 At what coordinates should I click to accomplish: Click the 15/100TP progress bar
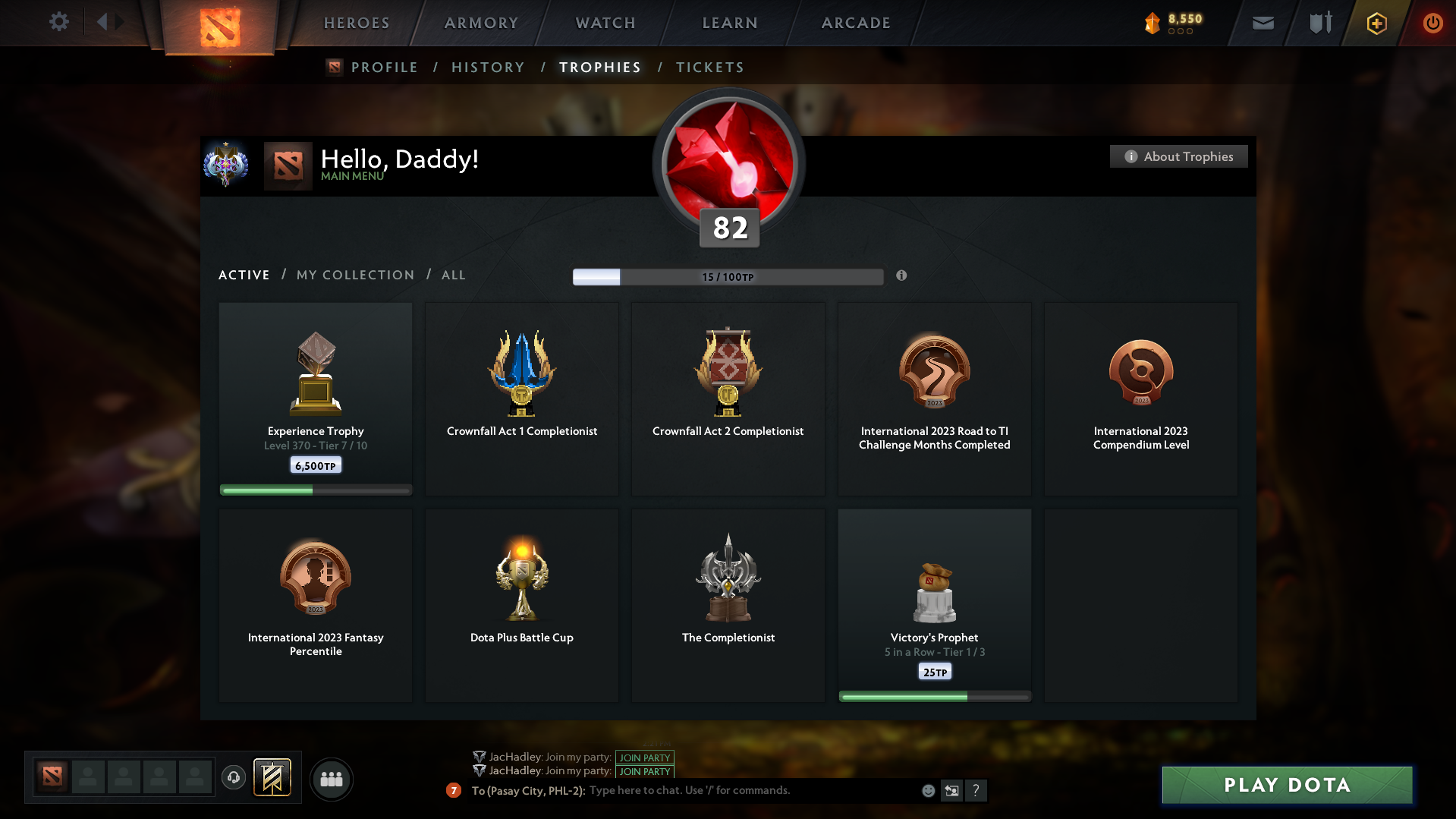[x=728, y=276]
